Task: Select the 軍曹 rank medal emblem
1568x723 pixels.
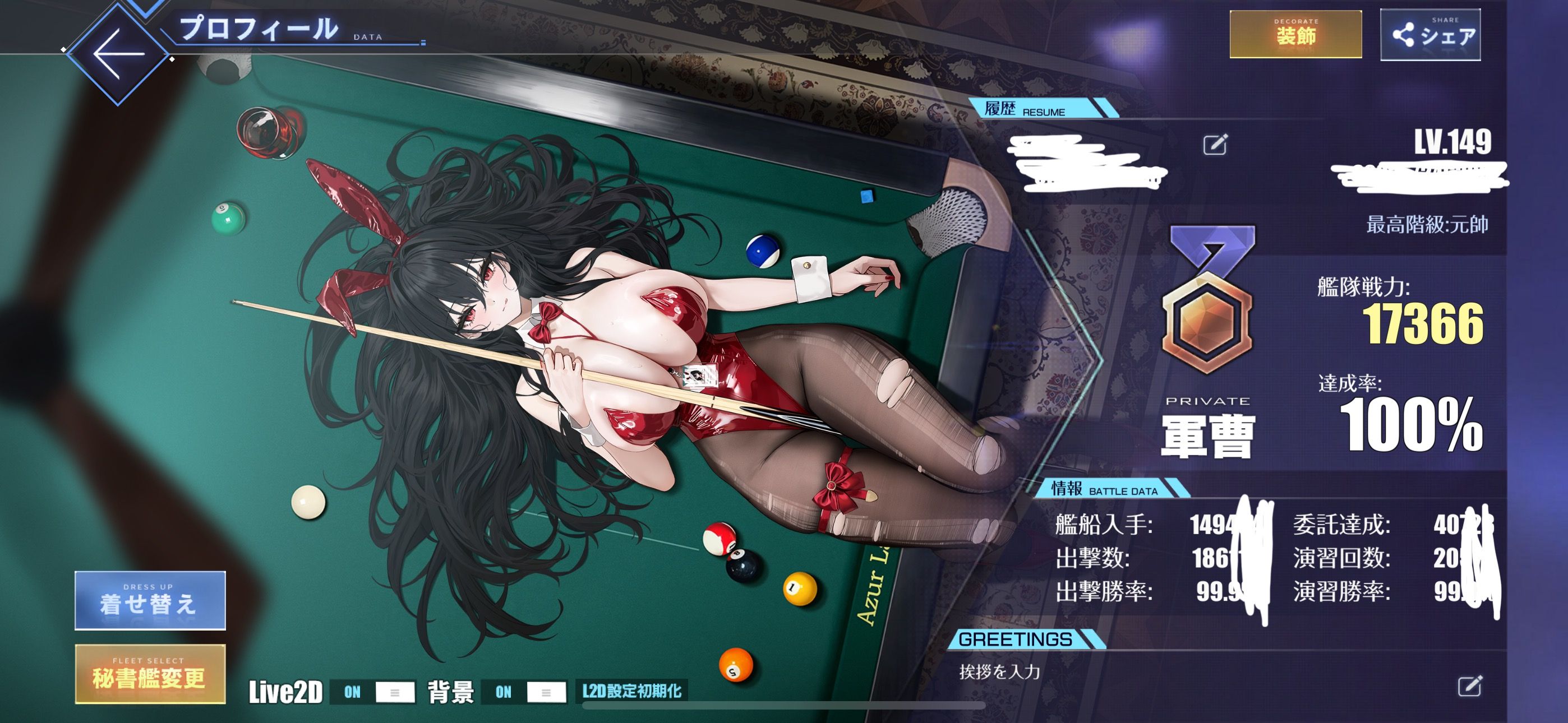Action: (1209, 302)
